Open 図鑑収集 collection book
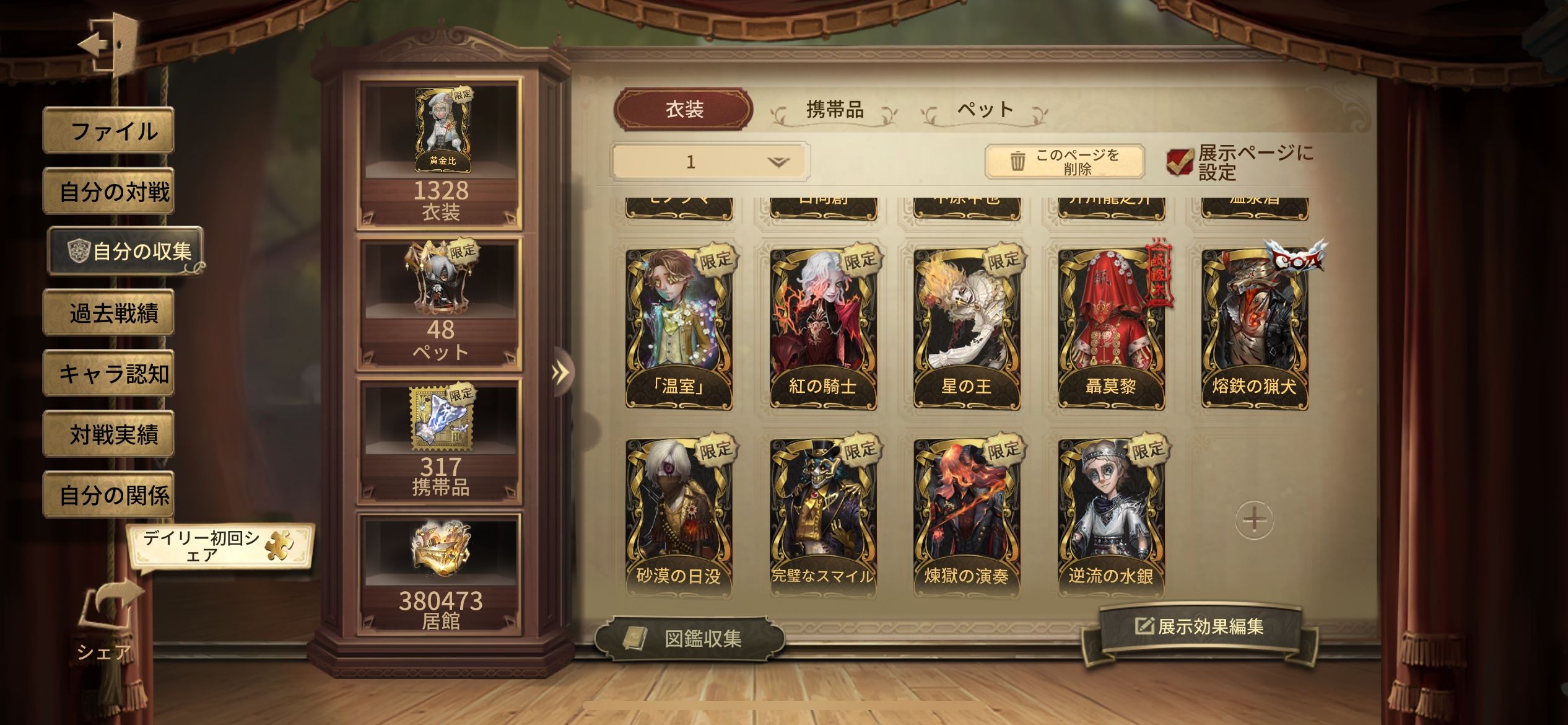This screenshot has height=725, width=1568. pyautogui.click(x=689, y=638)
